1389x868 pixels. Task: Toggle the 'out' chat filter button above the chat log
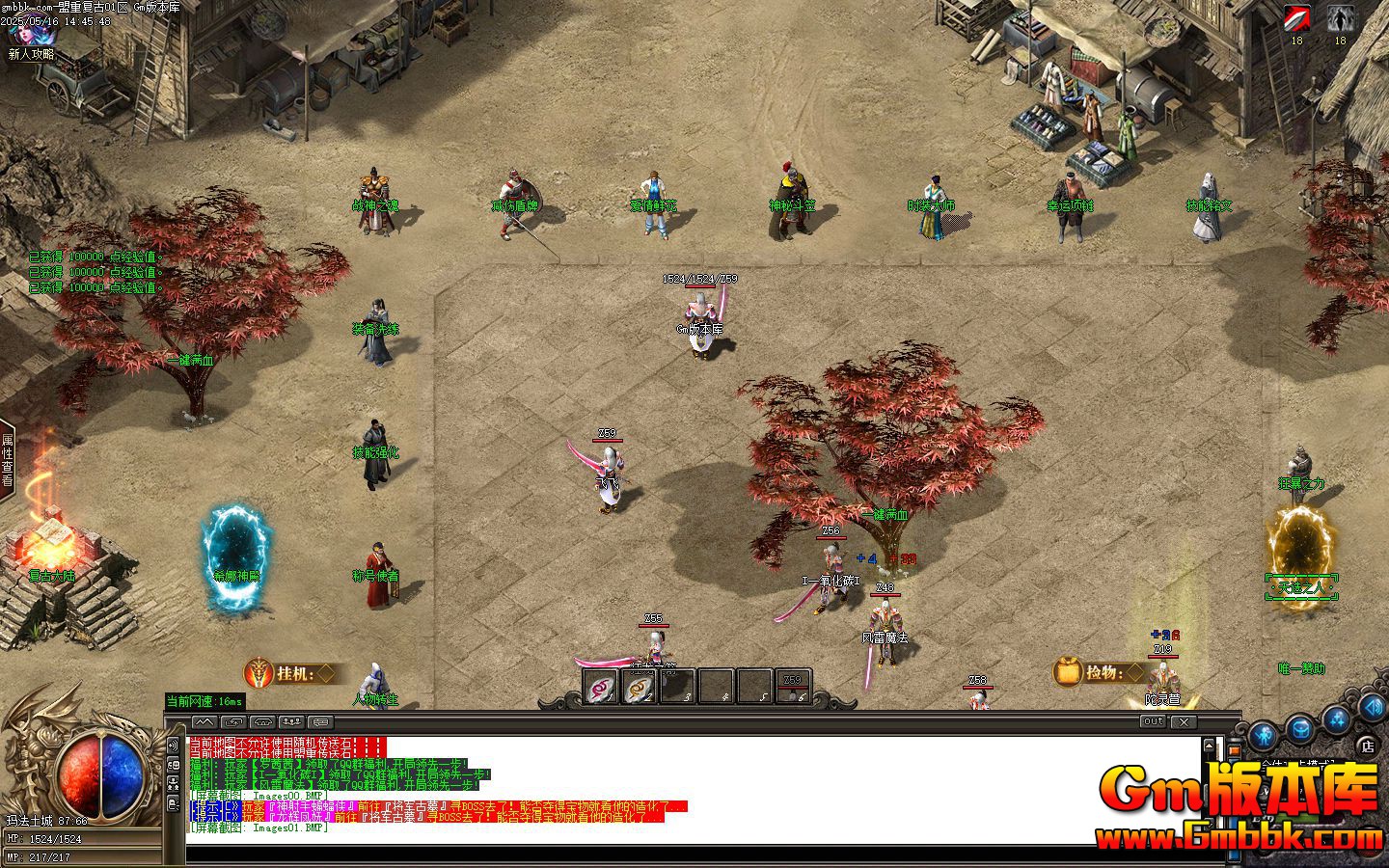point(1152,721)
